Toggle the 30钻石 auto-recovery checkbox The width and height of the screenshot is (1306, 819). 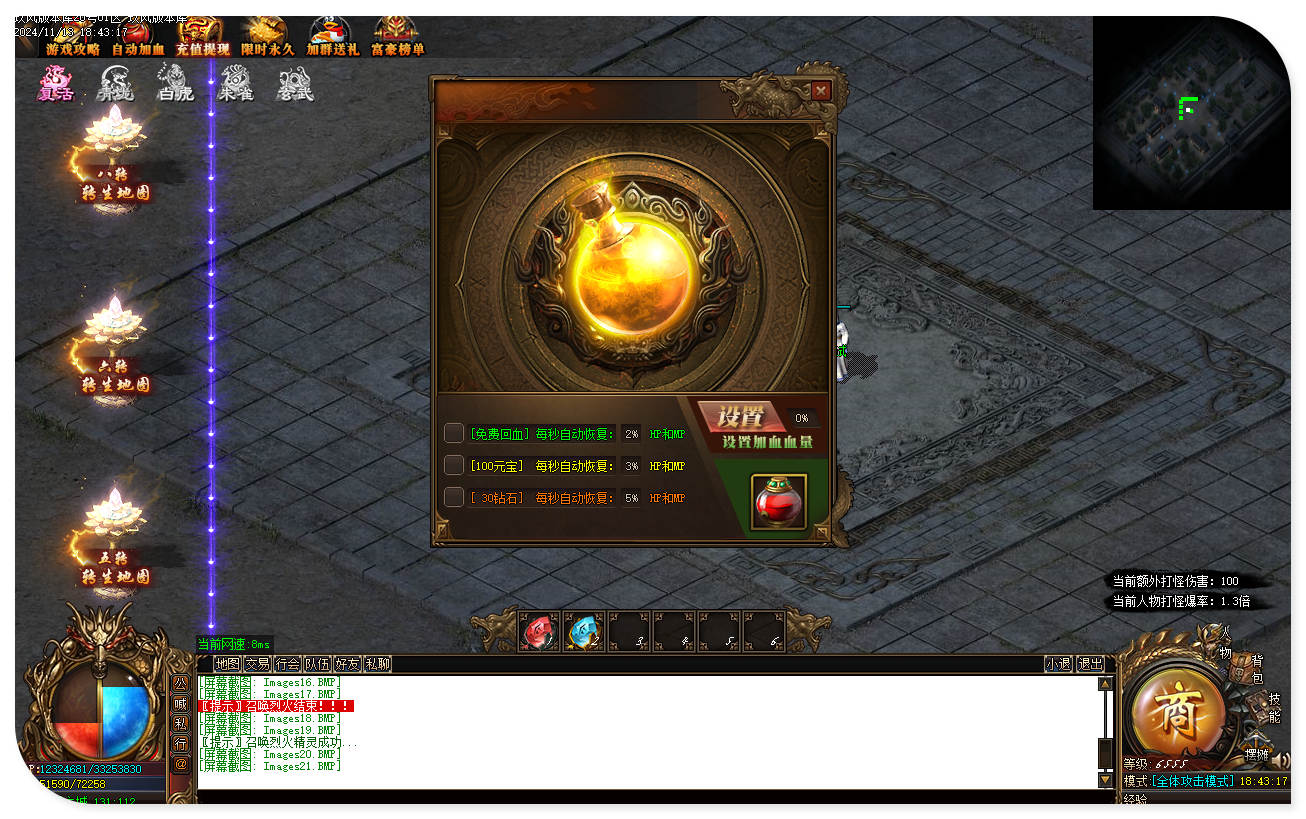[x=454, y=497]
